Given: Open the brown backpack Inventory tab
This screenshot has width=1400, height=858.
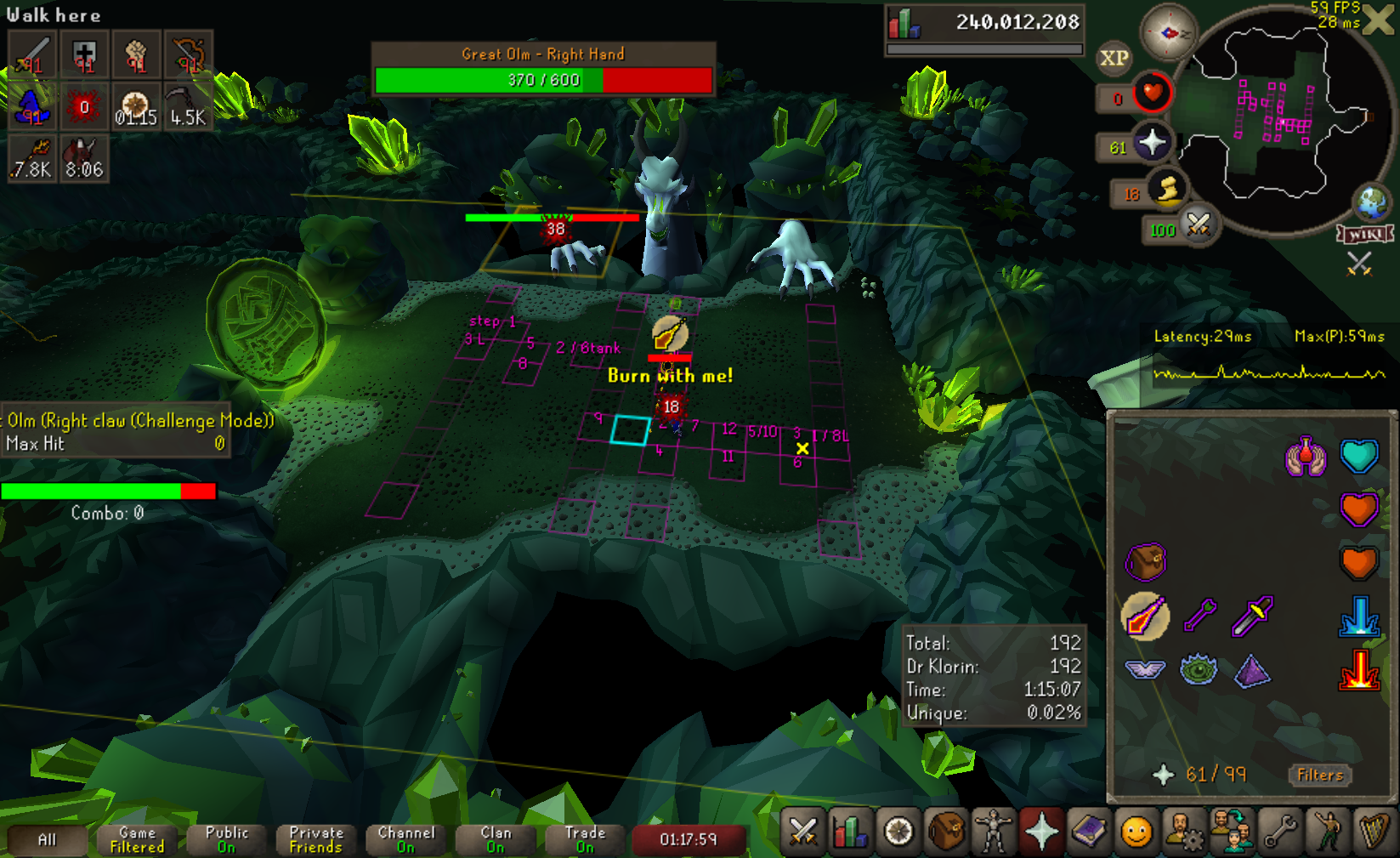Looking at the screenshot, I should click(x=945, y=831).
